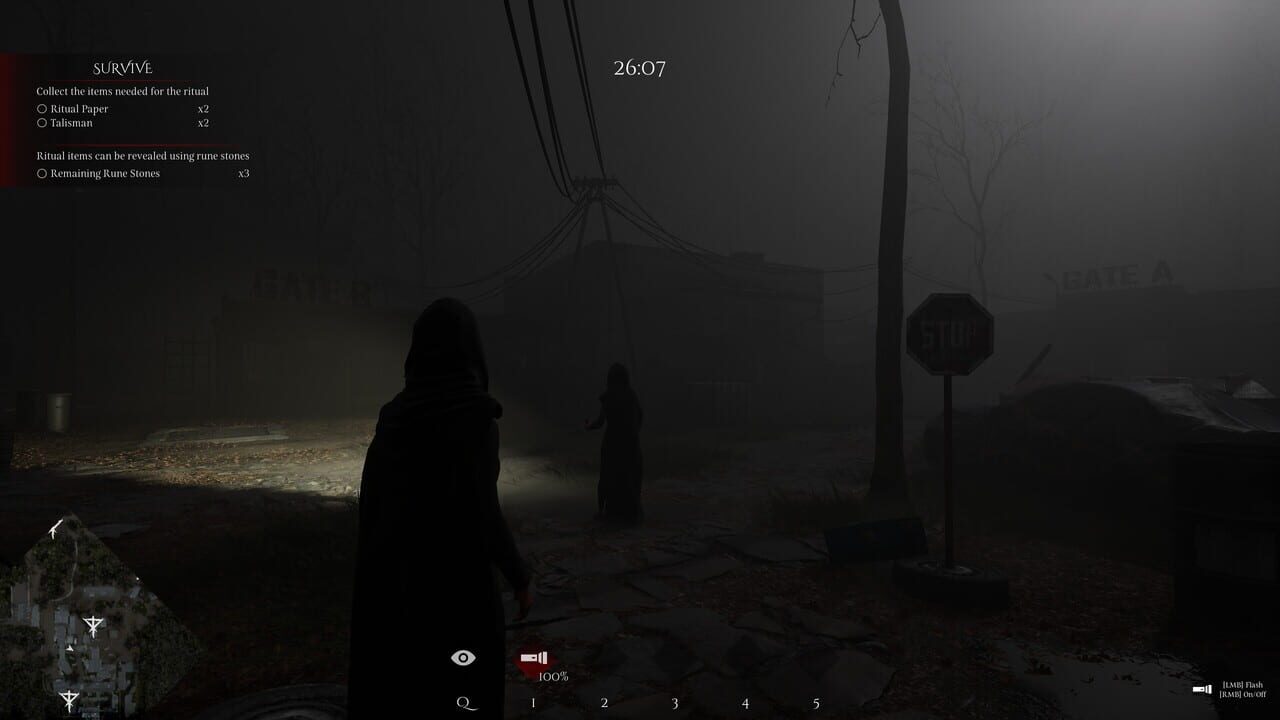Check off the Ritual Paper objective circle
This screenshot has height=720, width=1280.
coord(41,106)
